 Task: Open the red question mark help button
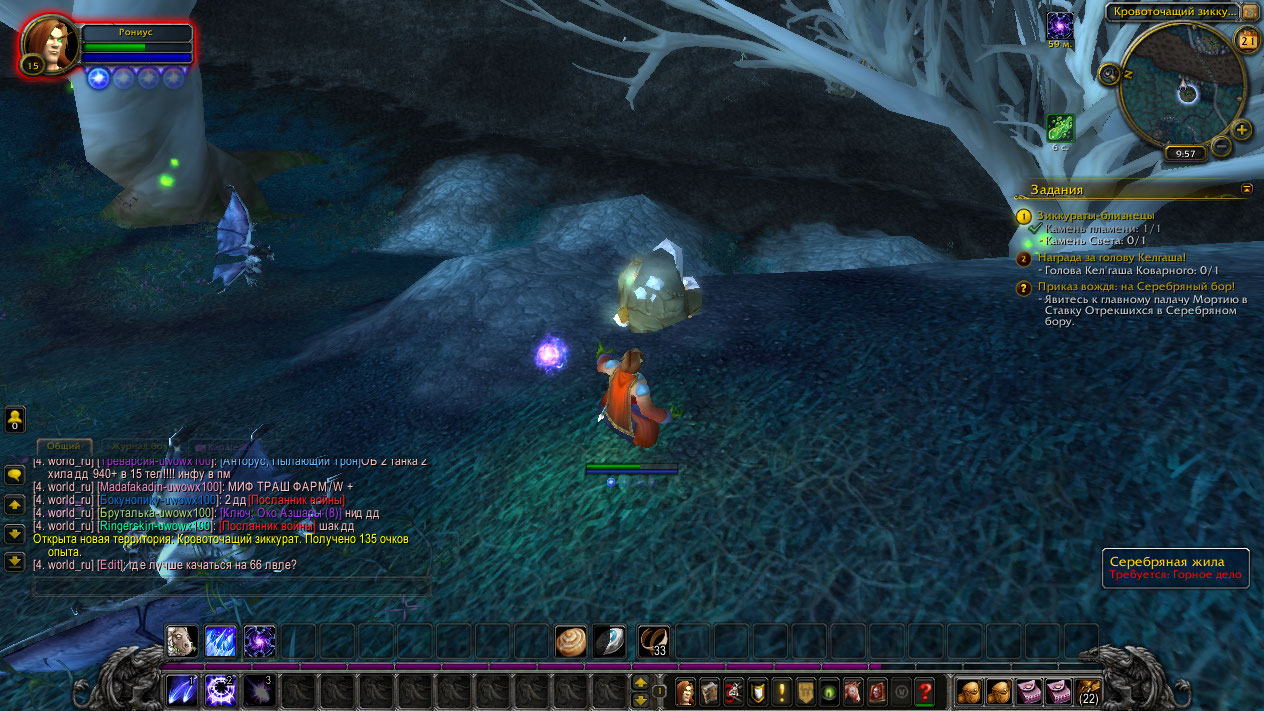pos(925,691)
